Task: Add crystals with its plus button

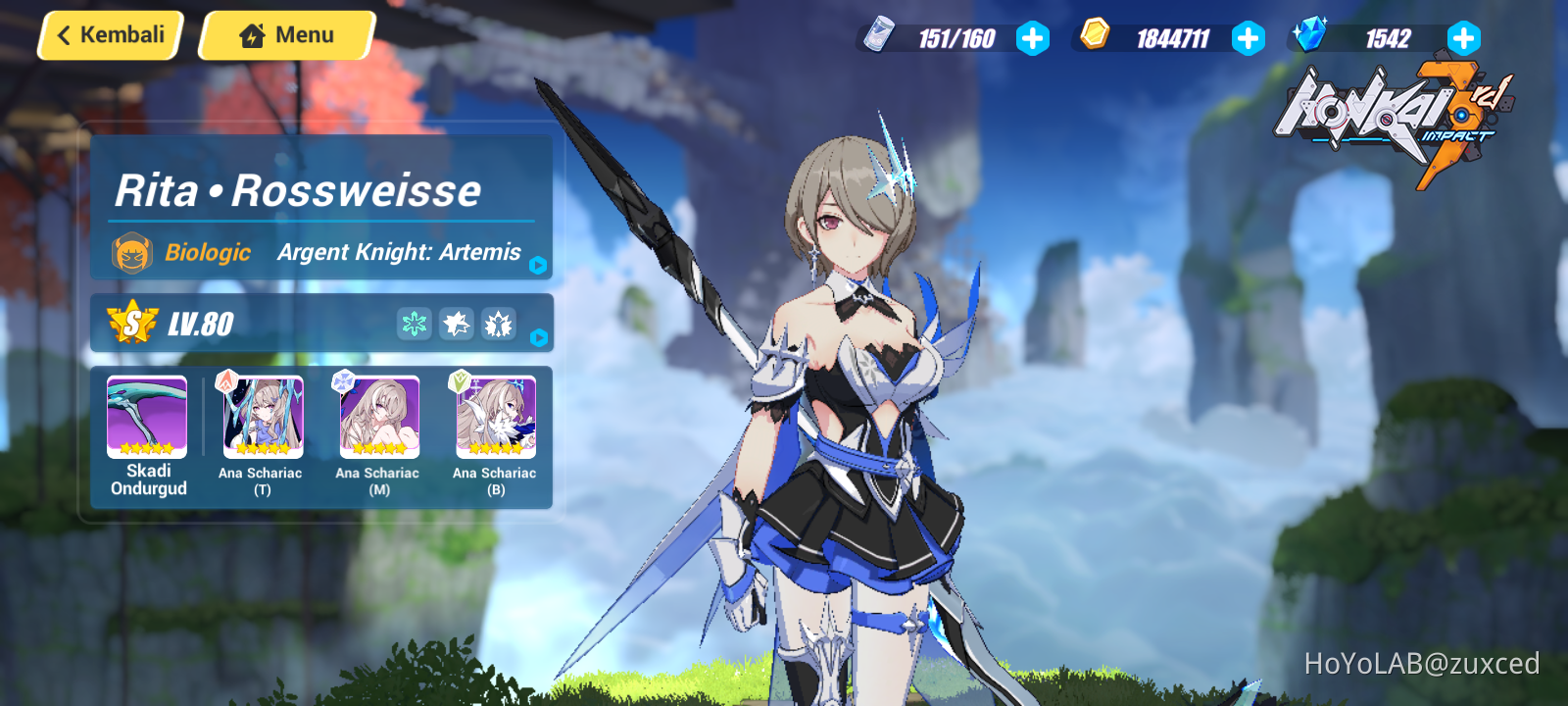Action: (1462, 39)
